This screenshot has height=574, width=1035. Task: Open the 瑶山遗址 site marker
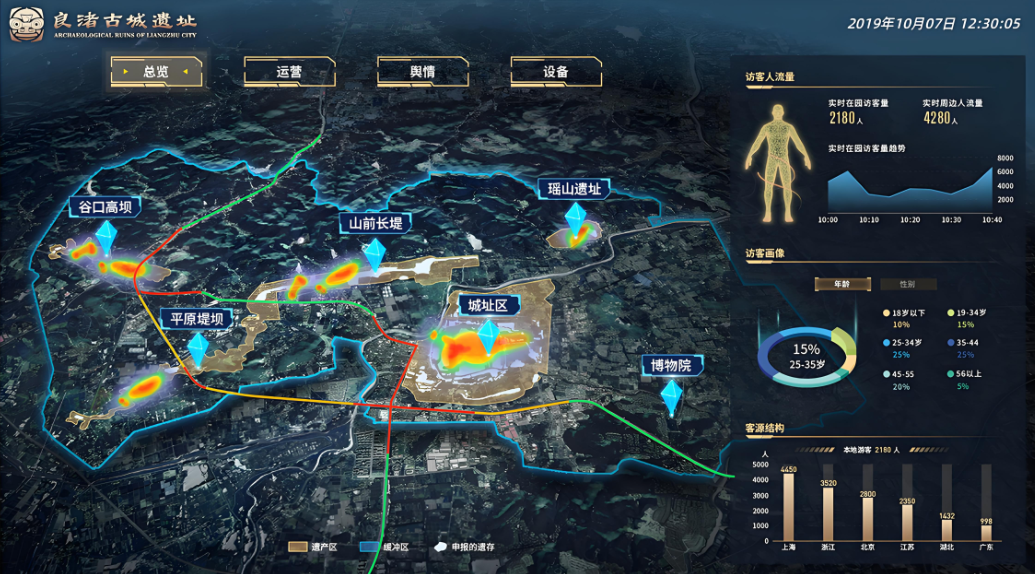coord(575,189)
